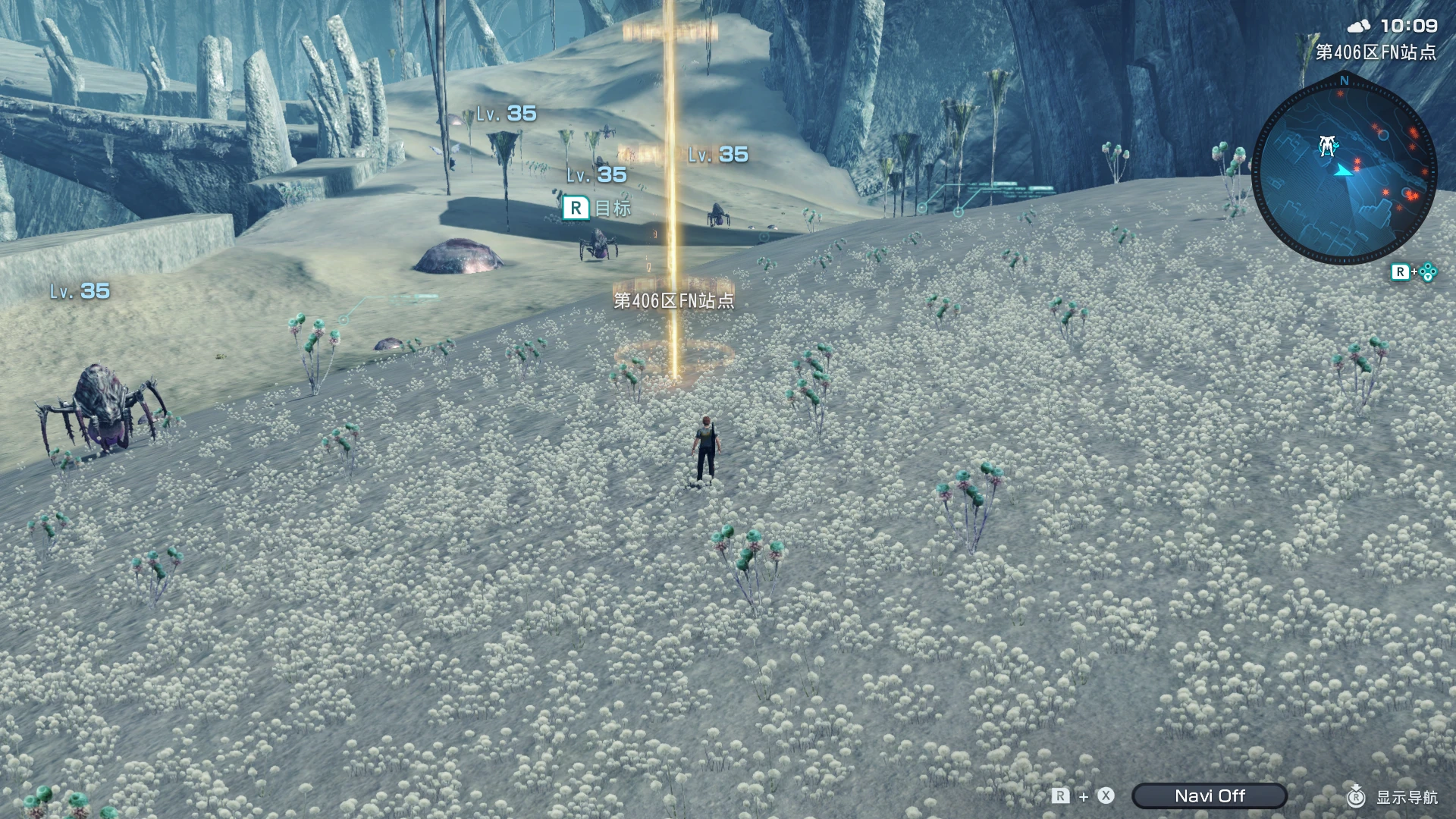Toggle navigation with the Navi Off control
Viewport: 1456px width, 819px height.
[1210, 796]
